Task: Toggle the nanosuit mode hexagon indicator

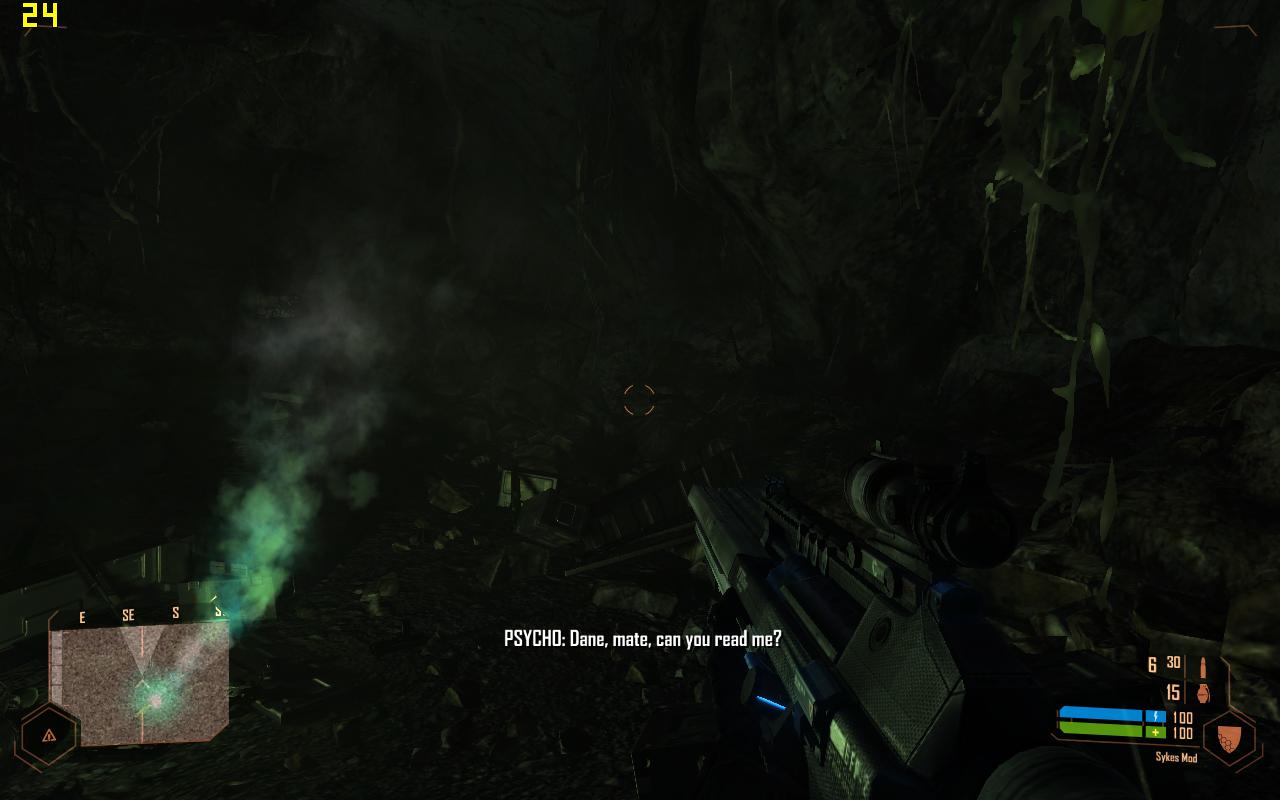Action: point(1228,736)
